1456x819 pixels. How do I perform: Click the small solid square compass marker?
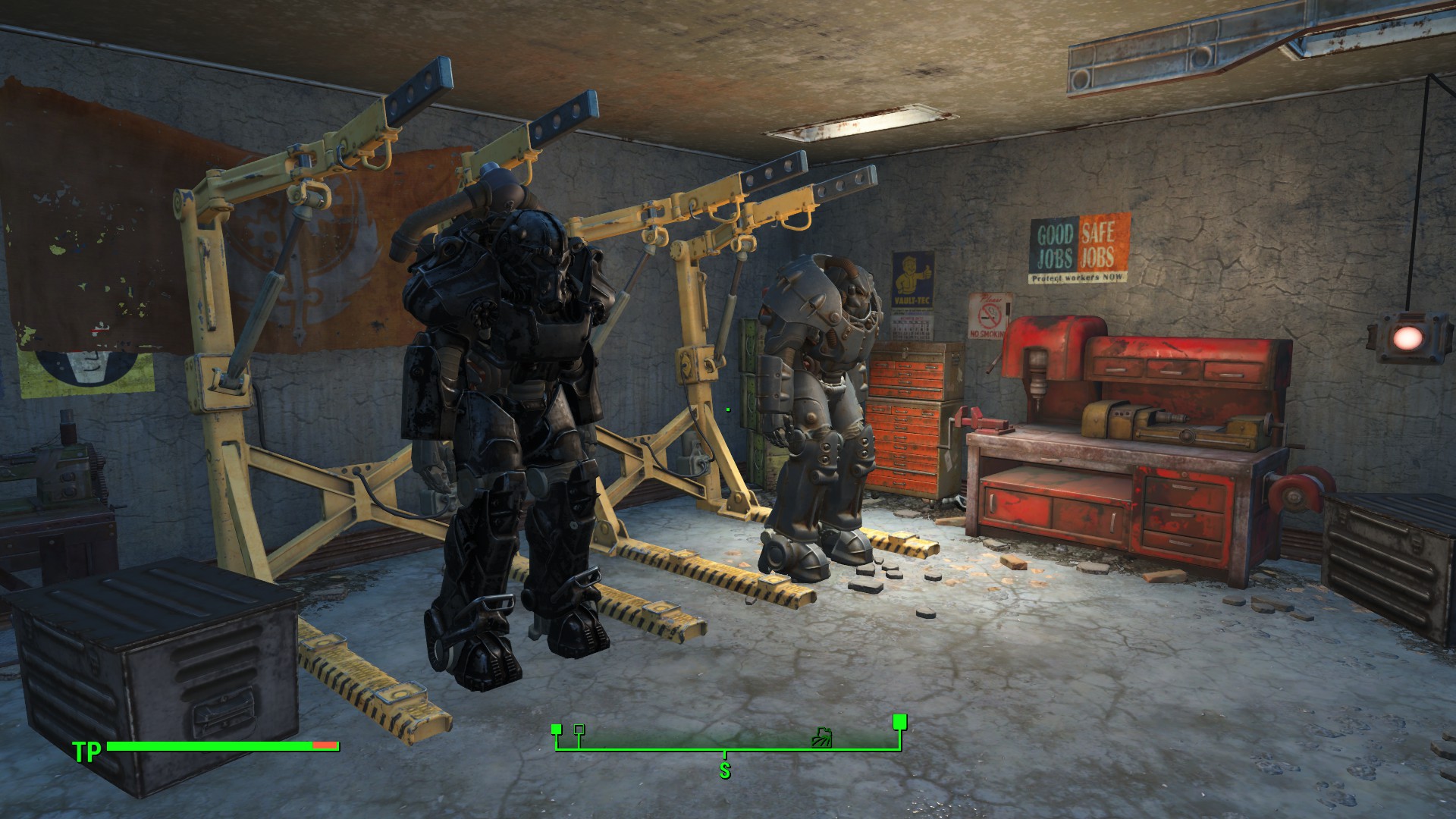pyautogui.click(x=556, y=730)
